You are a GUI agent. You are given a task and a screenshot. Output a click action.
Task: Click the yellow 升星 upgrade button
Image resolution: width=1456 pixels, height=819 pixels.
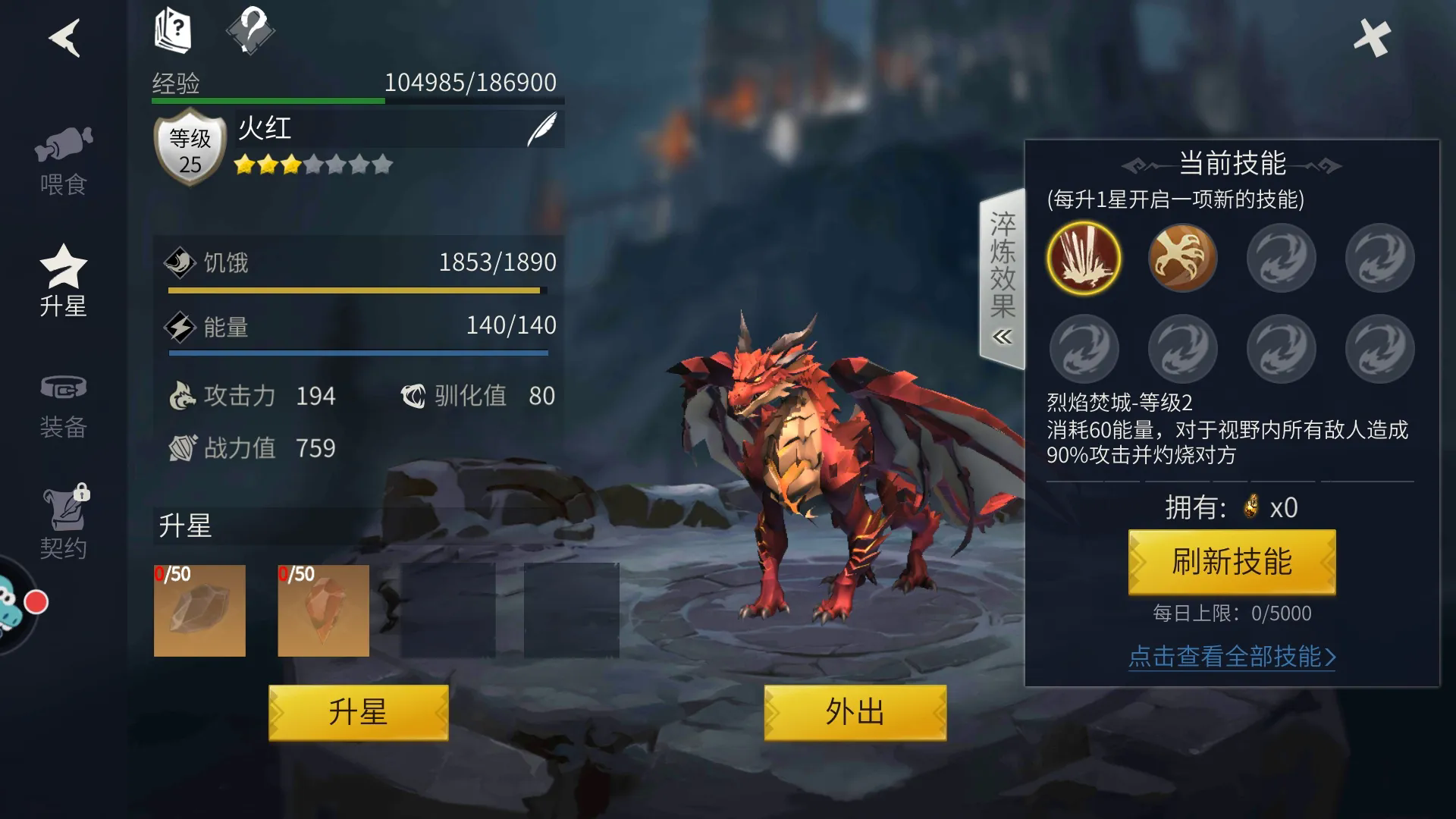(x=358, y=713)
